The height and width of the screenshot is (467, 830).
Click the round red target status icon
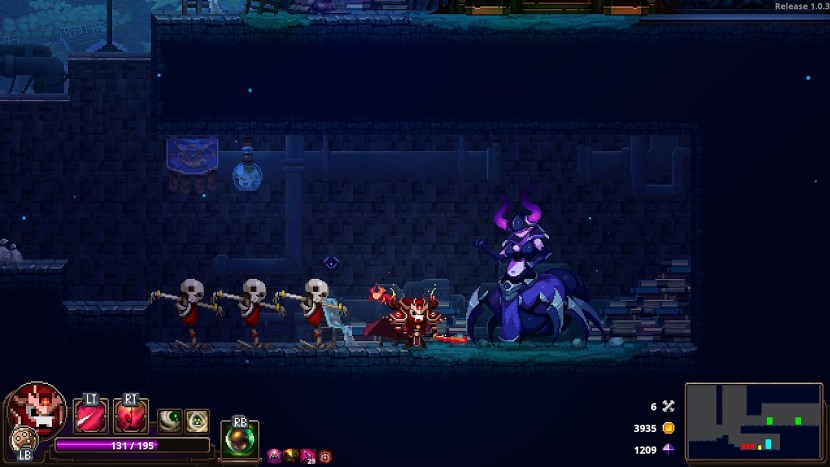(x=325, y=456)
